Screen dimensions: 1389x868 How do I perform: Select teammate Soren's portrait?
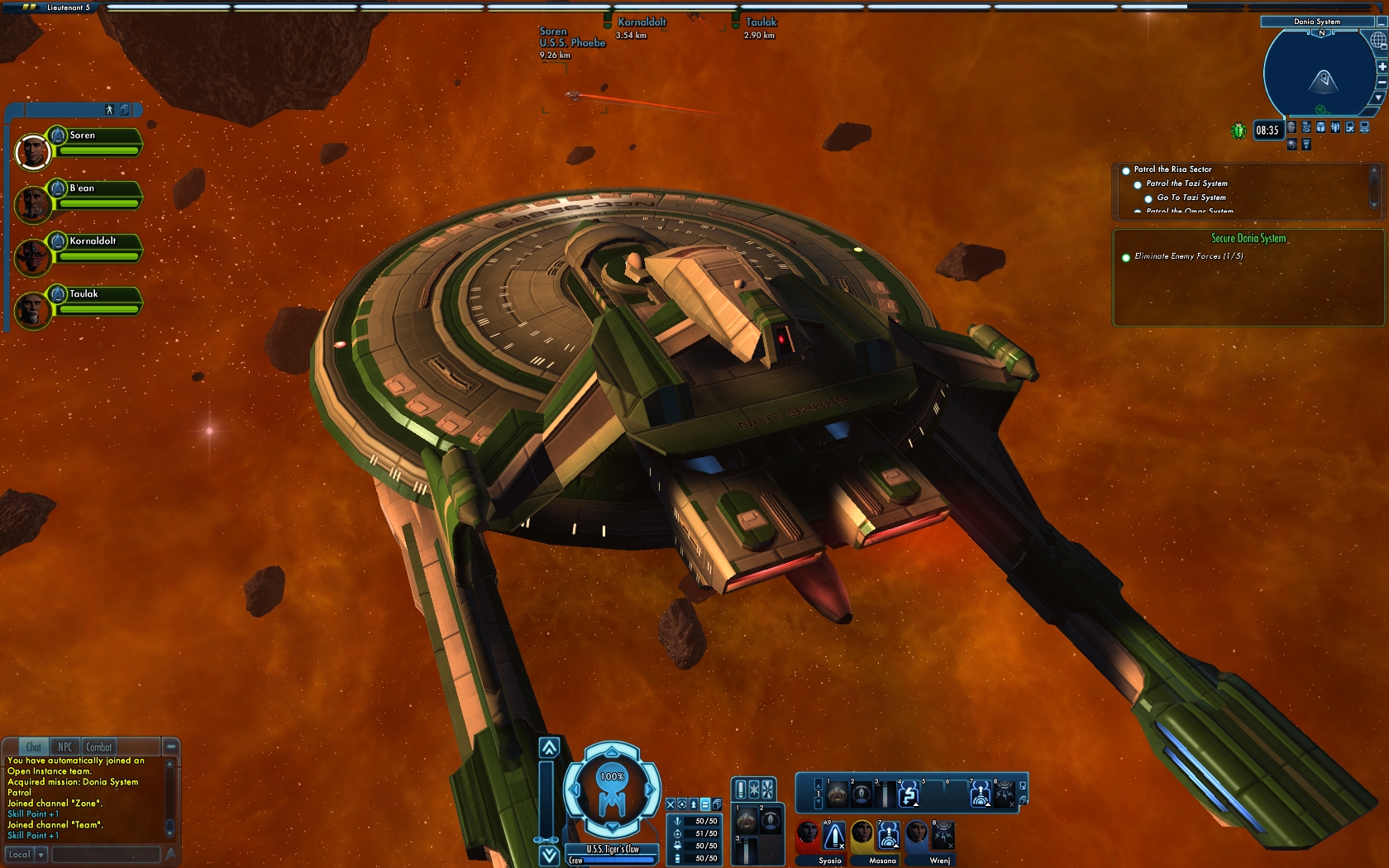pos(33,151)
